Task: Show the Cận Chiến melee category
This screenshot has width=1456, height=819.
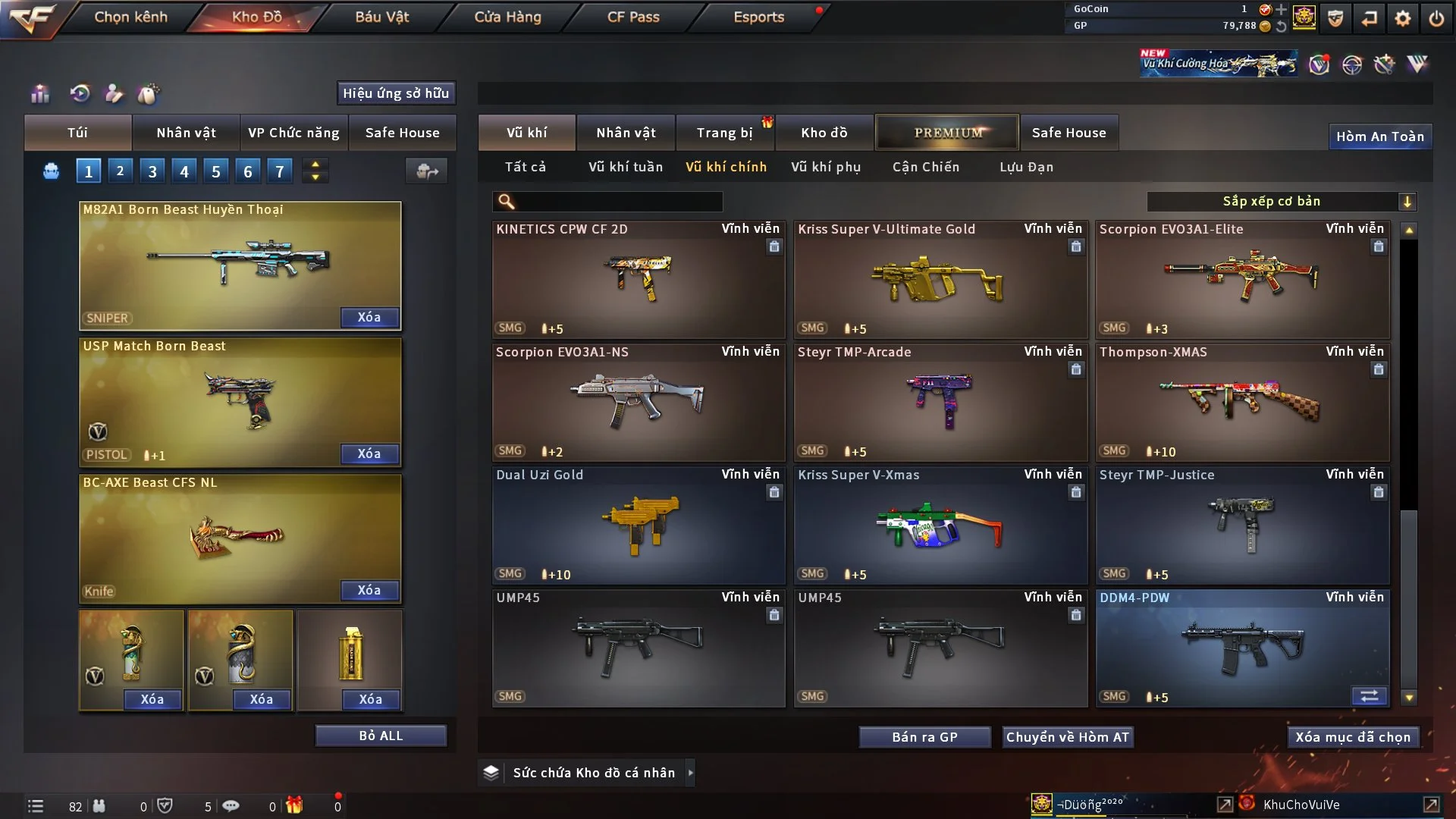Action: pyautogui.click(x=925, y=167)
